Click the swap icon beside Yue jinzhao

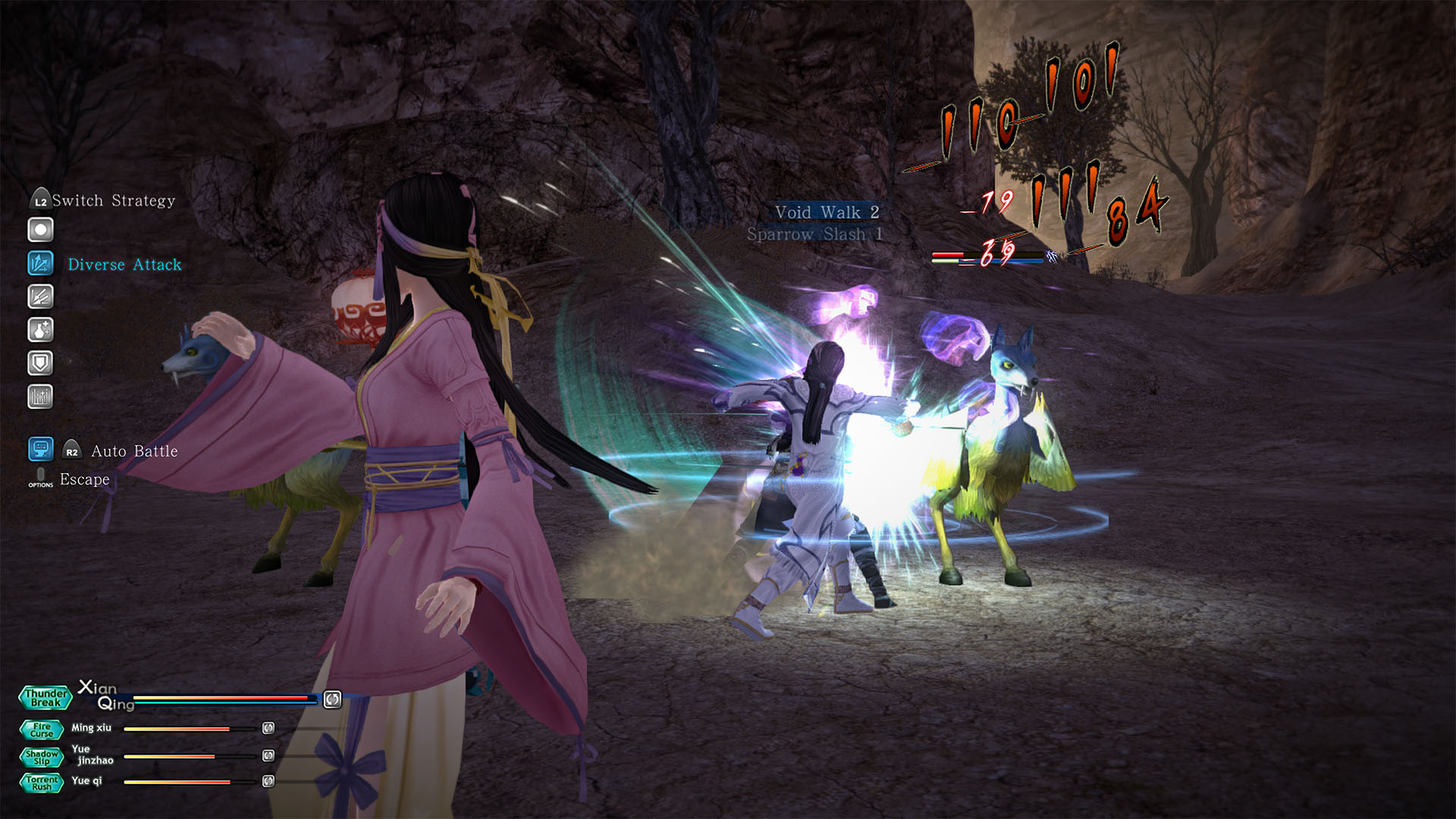pyautogui.click(x=268, y=755)
